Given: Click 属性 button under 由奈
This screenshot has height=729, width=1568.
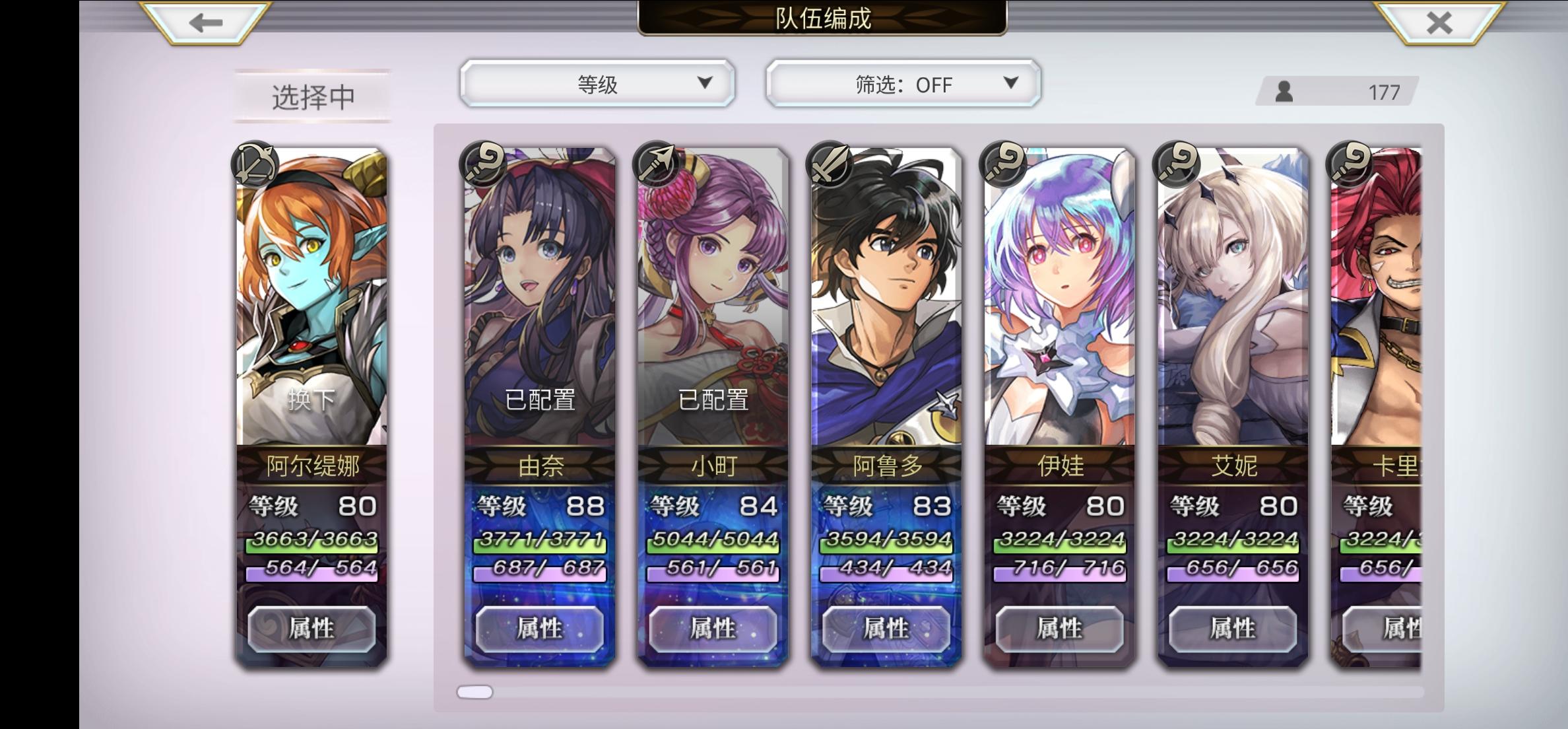Looking at the screenshot, I should pyautogui.click(x=540, y=628).
